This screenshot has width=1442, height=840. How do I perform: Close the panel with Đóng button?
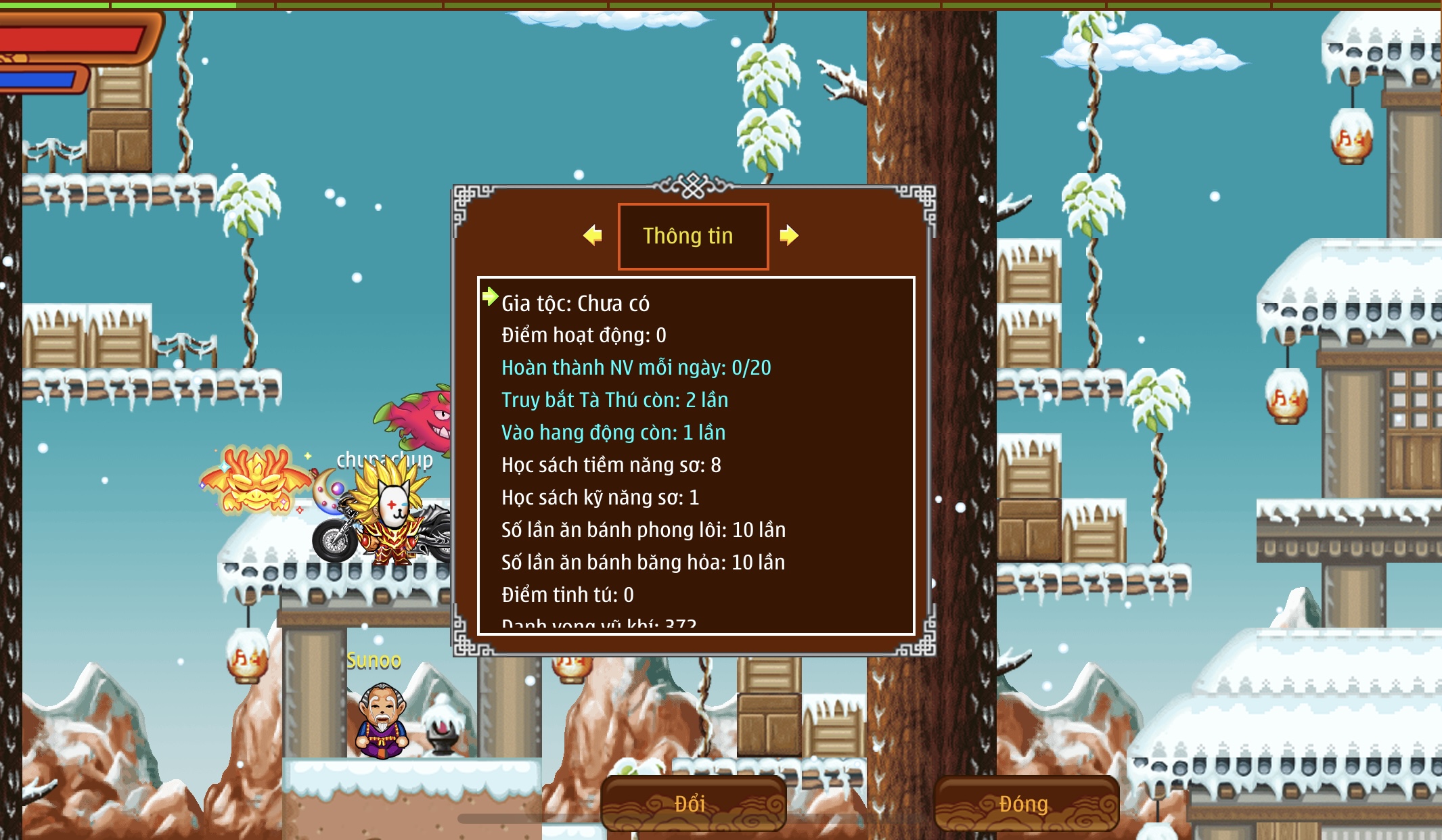tap(1024, 803)
